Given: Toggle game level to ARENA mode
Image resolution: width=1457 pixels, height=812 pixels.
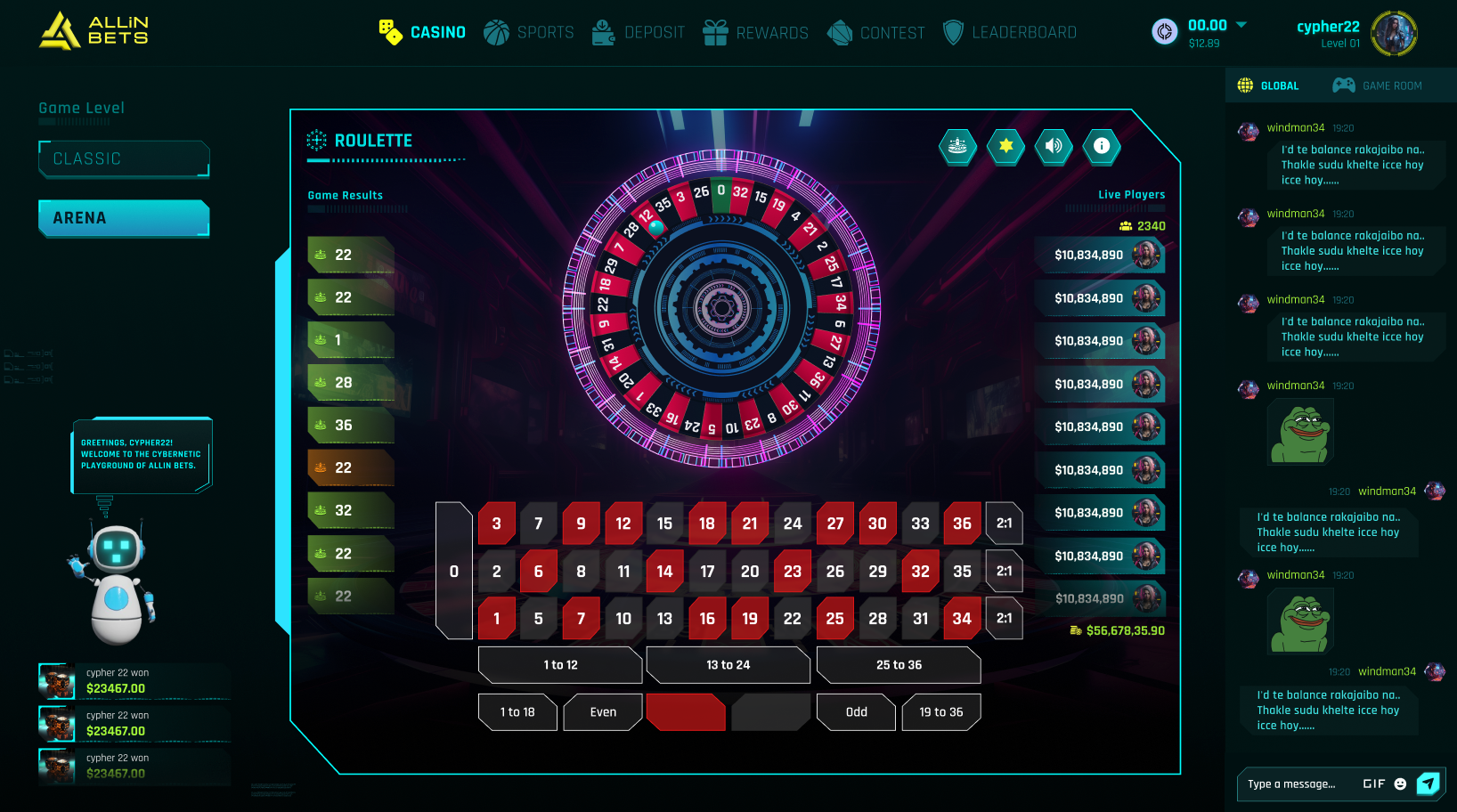Looking at the screenshot, I should pos(123,217).
